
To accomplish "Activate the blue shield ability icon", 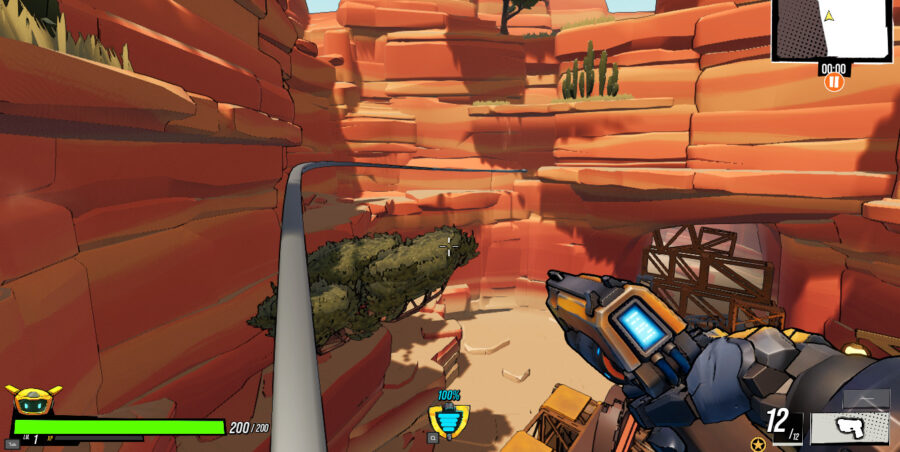I will pyautogui.click(x=448, y=420).
